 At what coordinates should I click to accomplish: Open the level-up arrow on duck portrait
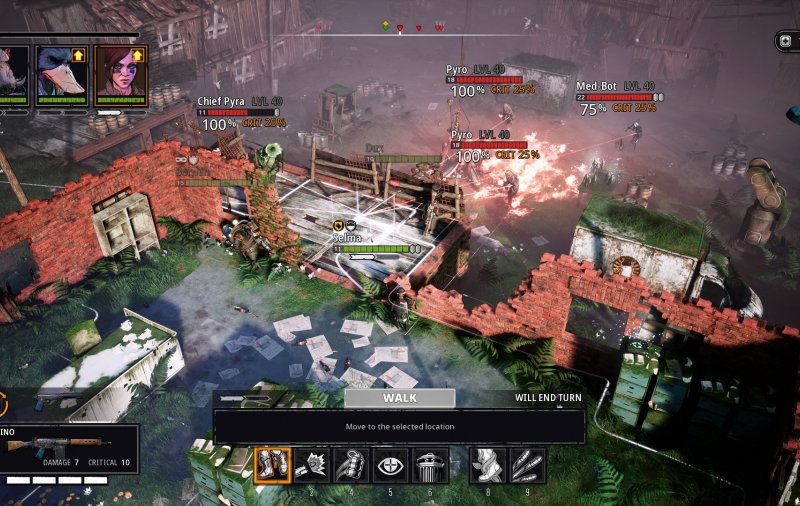tap(79, 54)
